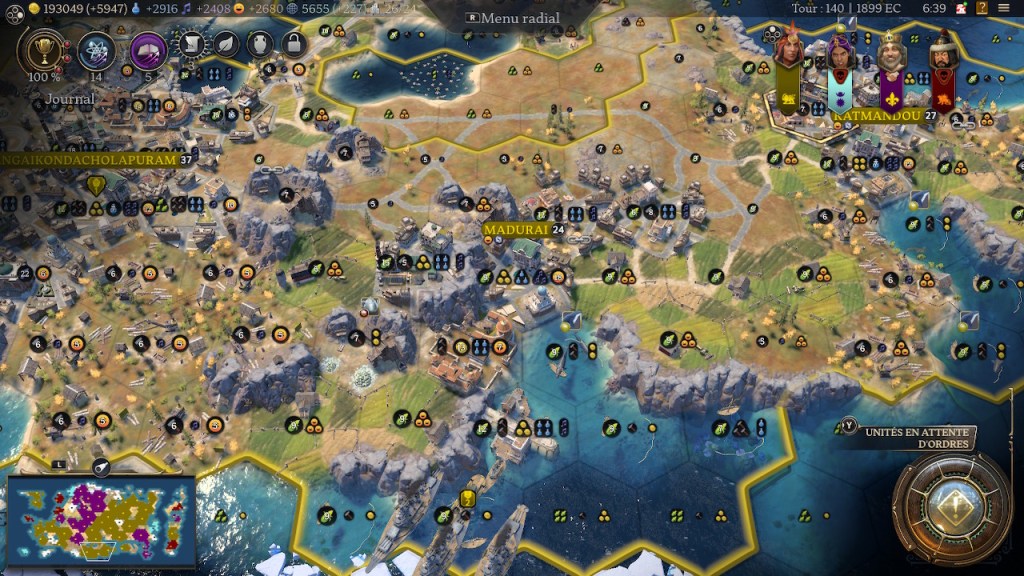The width and height of the screenshot is (1024, 576).
Task: Open the Great Works amphora icon
Action: pyautogui.click(x=260, y=42)
